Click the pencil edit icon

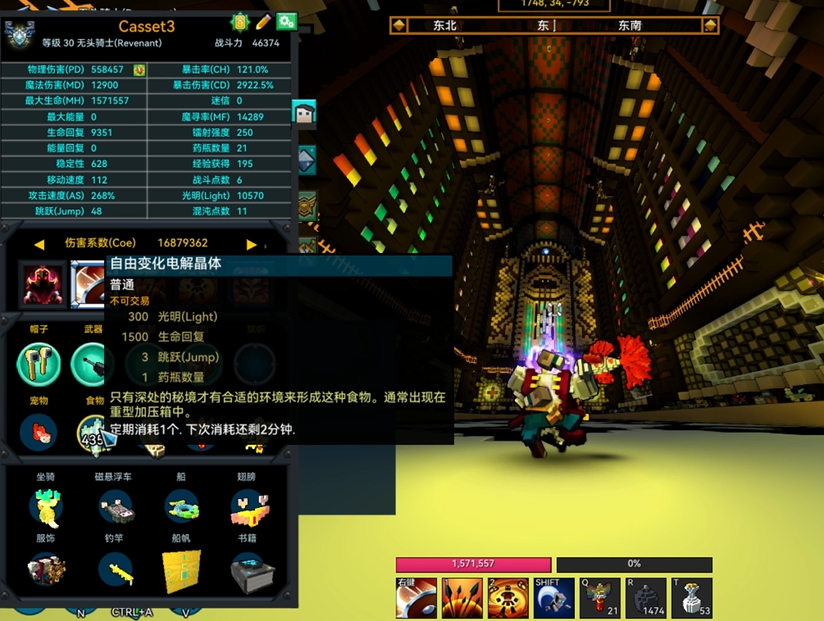(264, 21)
